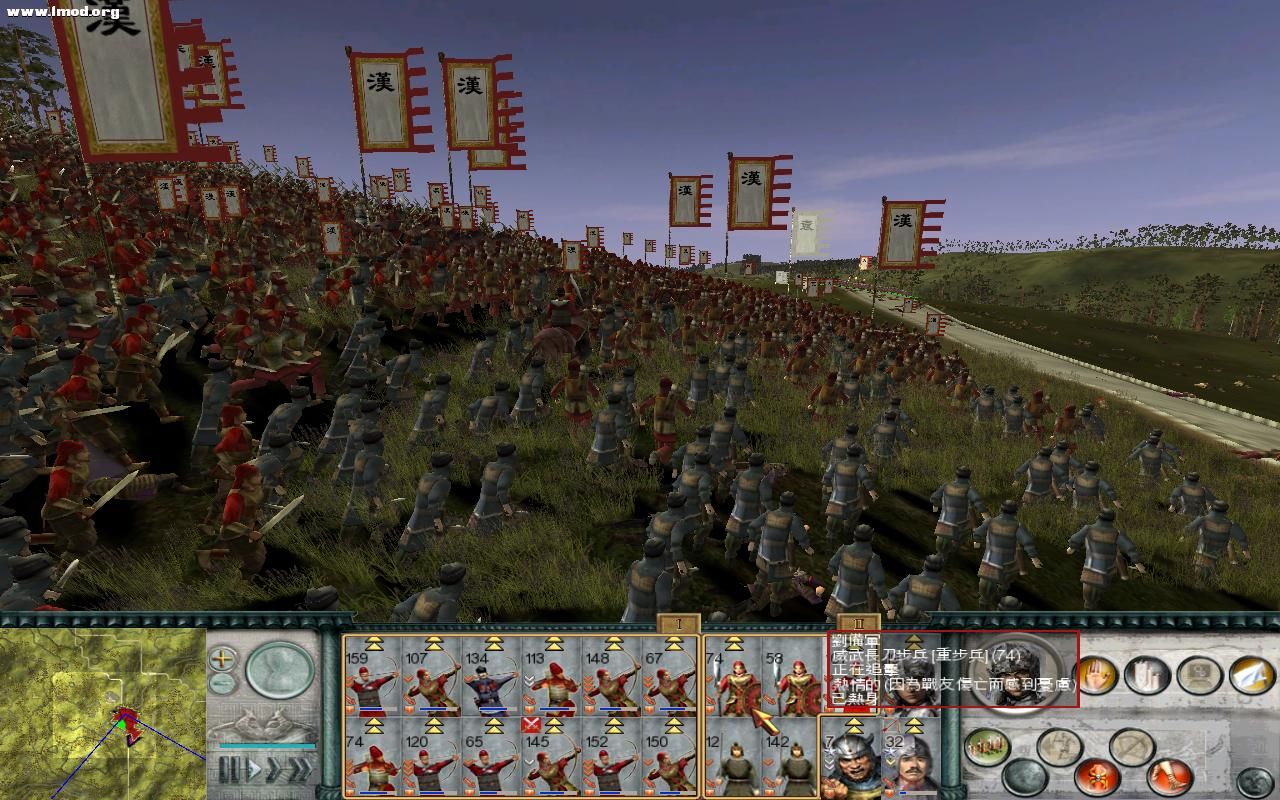Image resolution: width=1280 pixels, height=800 pixels.
Task: Click the faded crossed-banner formation icon
Action: [x=1059, y=745]
